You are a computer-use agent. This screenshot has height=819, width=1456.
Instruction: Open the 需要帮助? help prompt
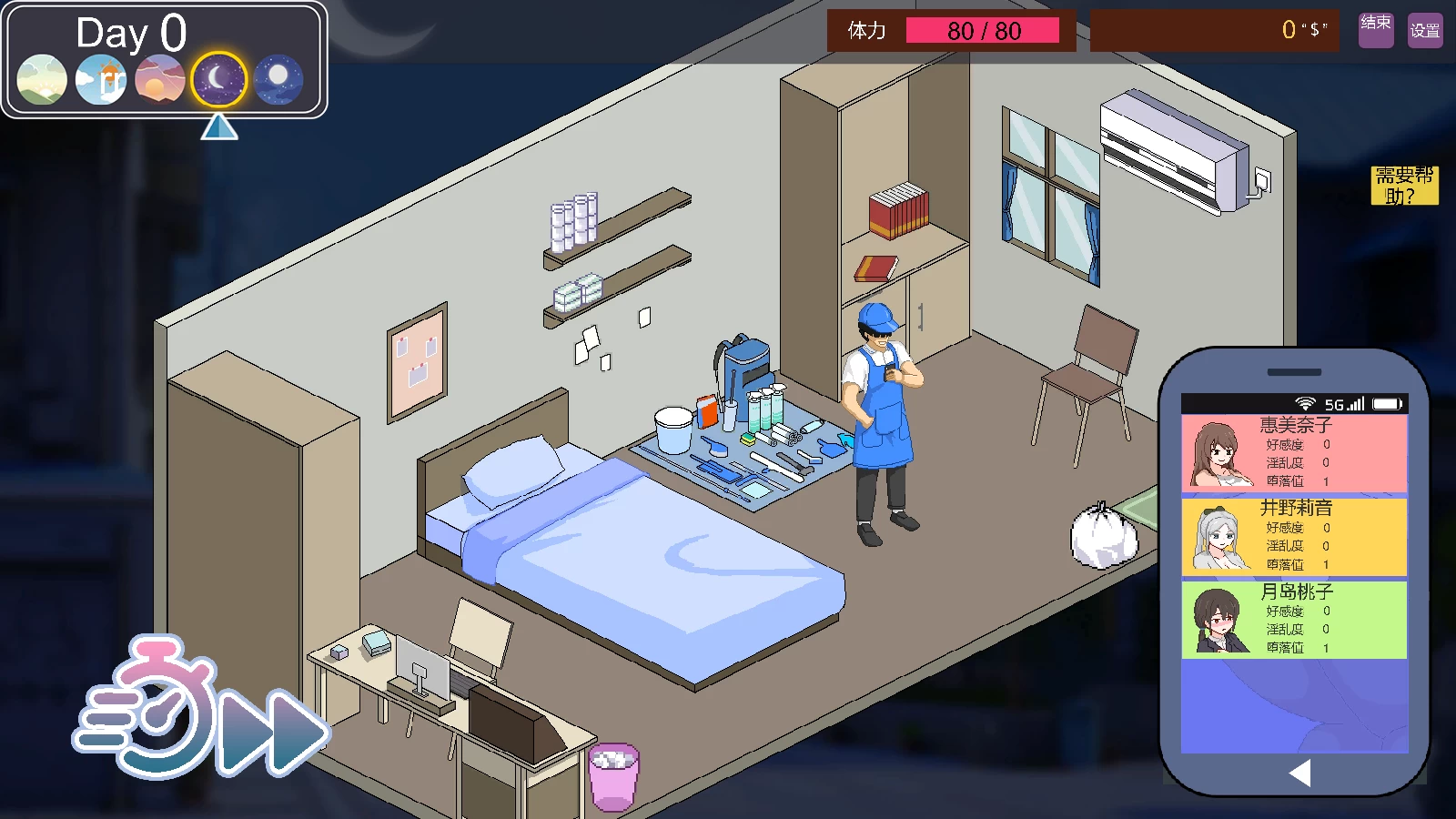pos(1404,186)
